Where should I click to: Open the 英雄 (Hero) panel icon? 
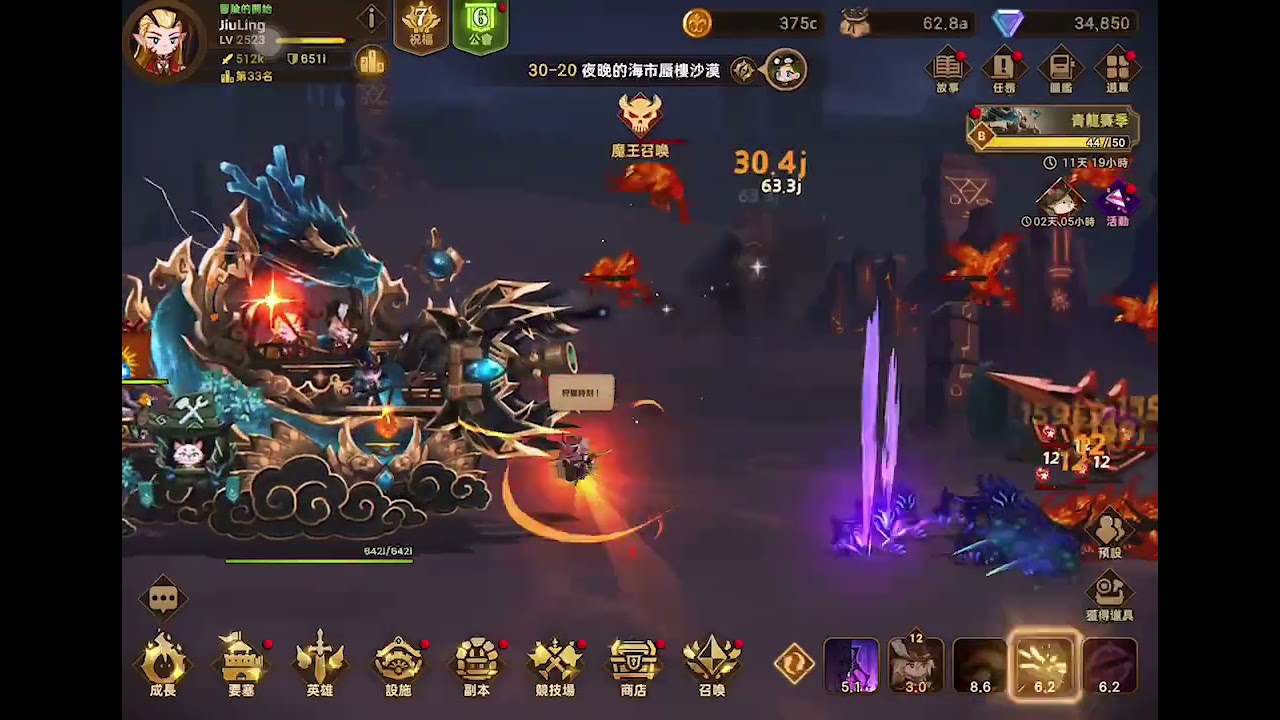click(x=320, y=663)
